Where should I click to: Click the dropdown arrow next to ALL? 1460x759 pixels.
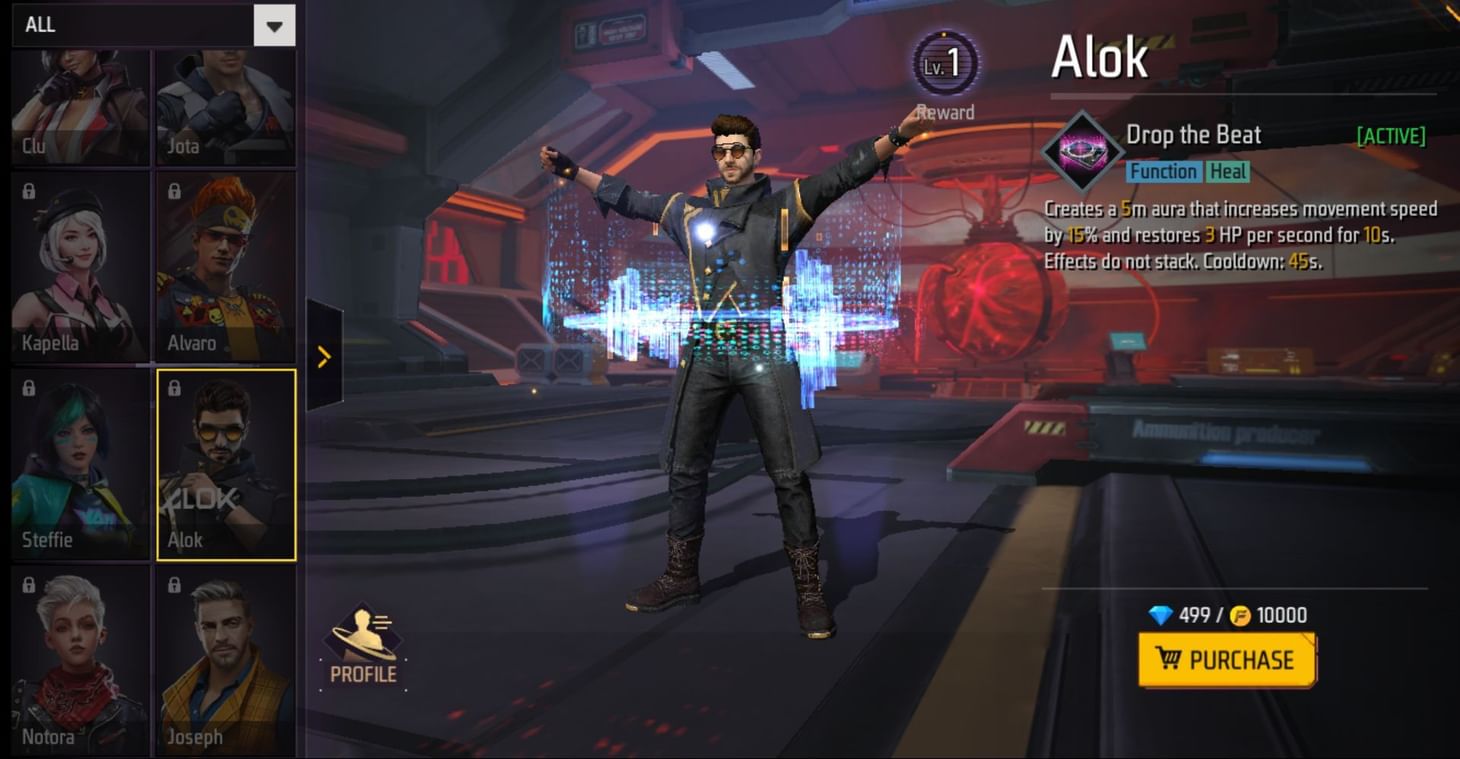click(x=275, y=24)
